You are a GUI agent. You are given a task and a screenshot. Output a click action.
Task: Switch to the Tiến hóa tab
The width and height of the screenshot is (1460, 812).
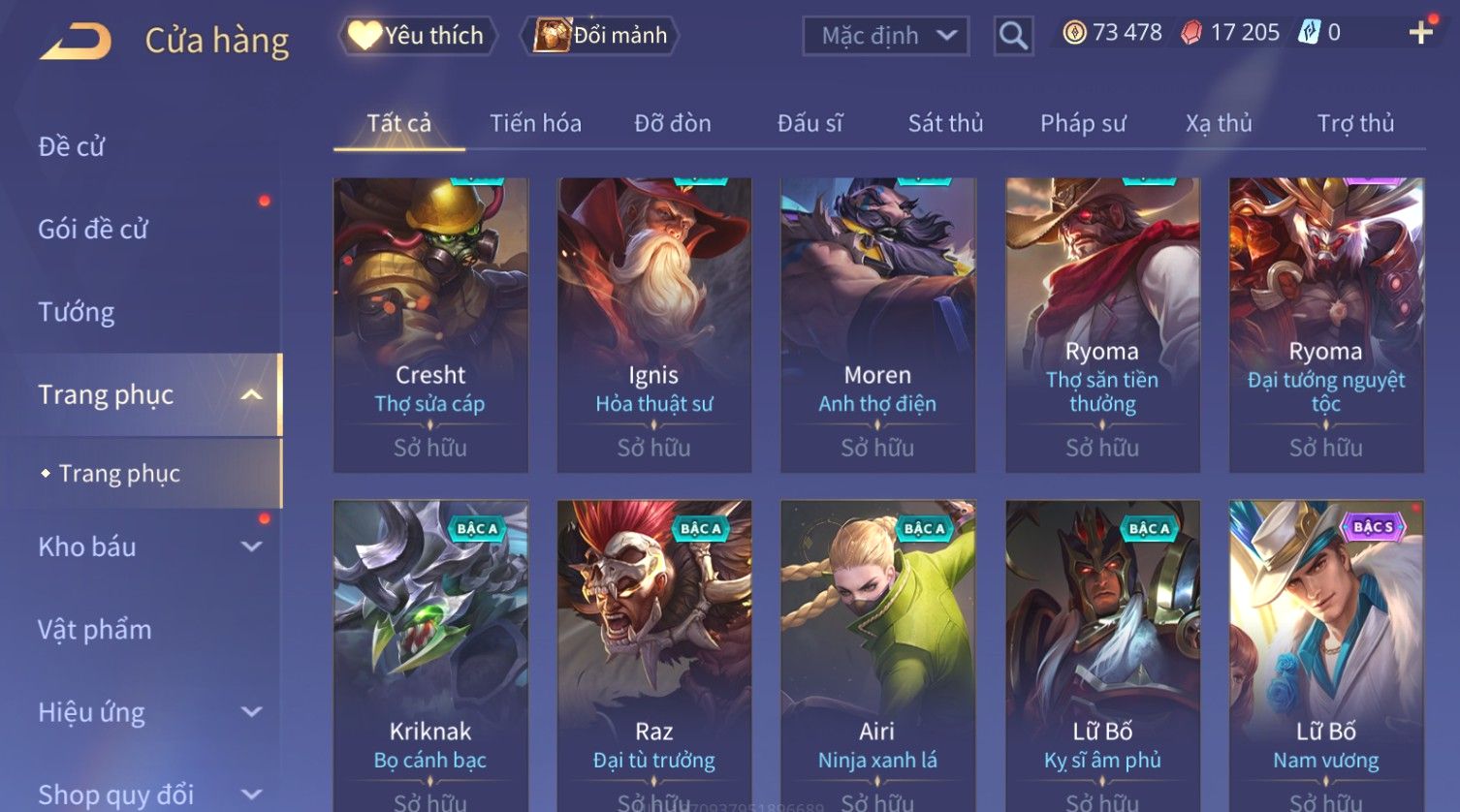(535, 123)
